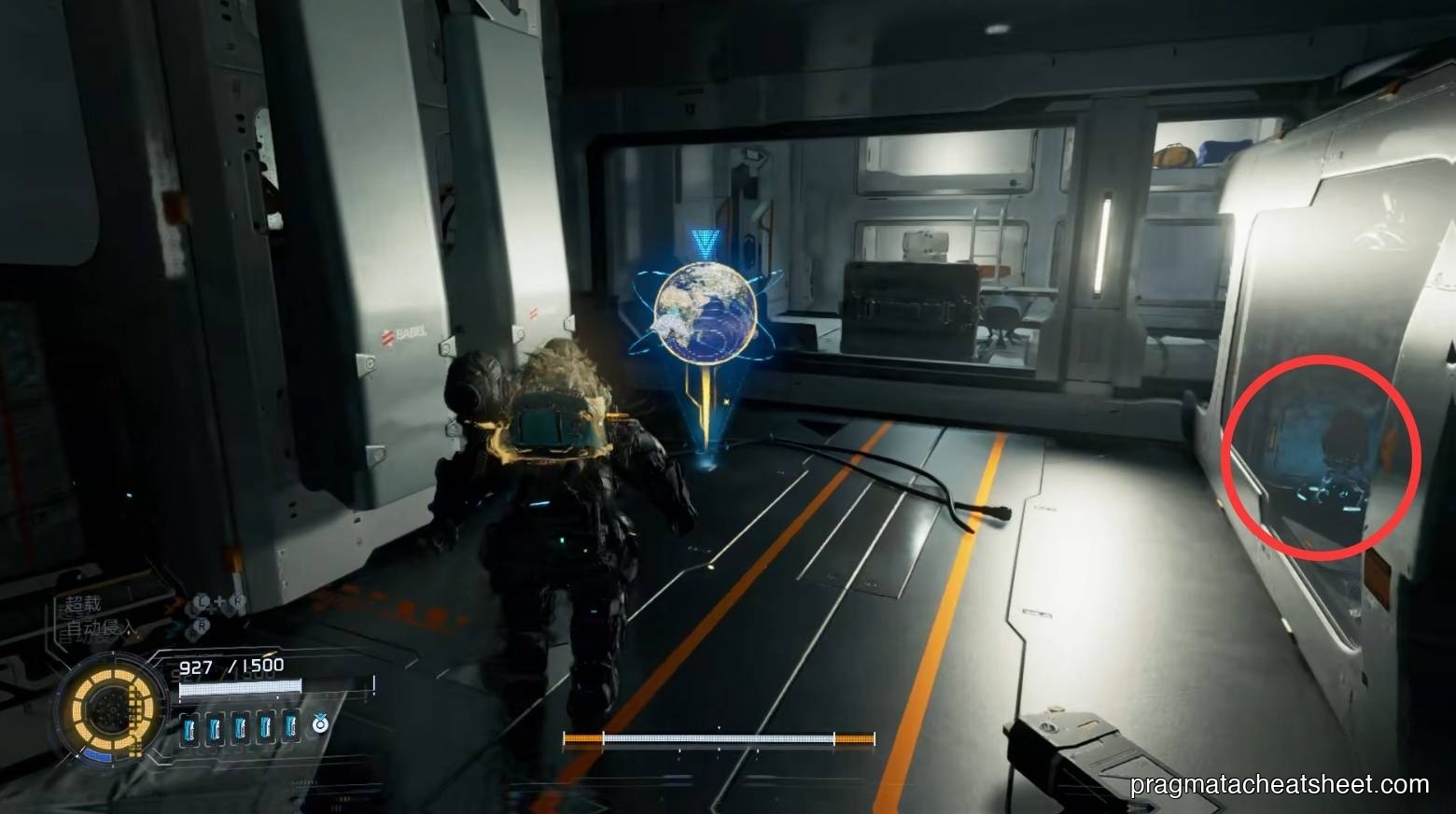Viewport: 1456px width, 814px height.
Task: Choose the 自动侵入 auto-hack ability label
Action: coord(100,628)
